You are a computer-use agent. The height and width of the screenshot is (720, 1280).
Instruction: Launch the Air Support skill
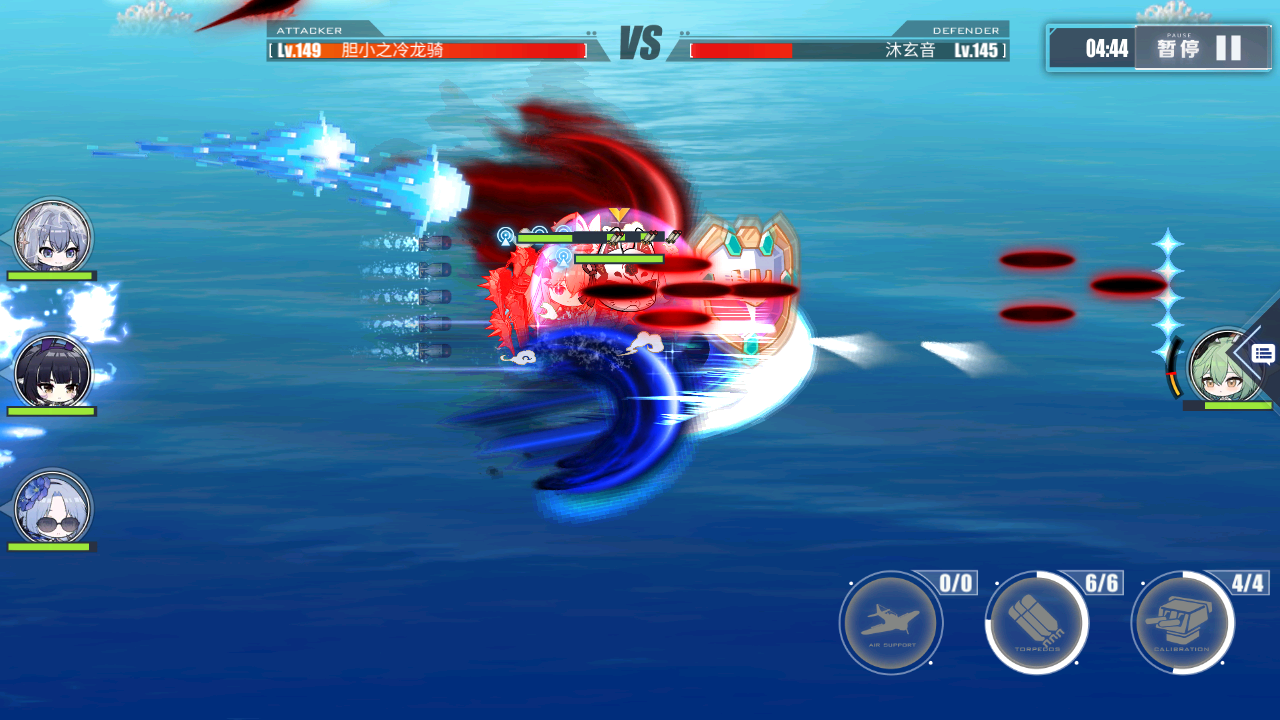[890, 624]
